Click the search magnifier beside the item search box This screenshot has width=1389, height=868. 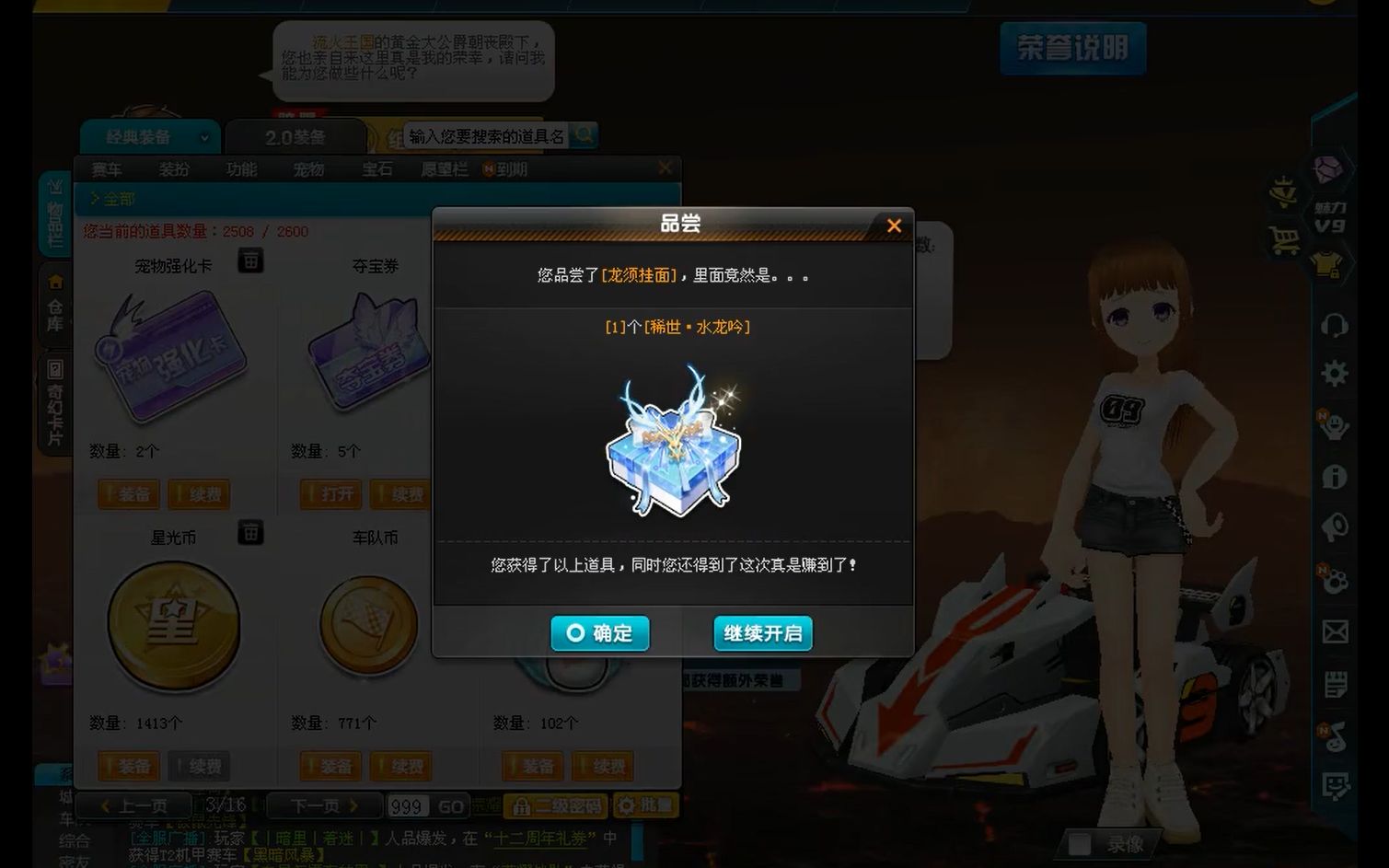[x=584, y=135]
